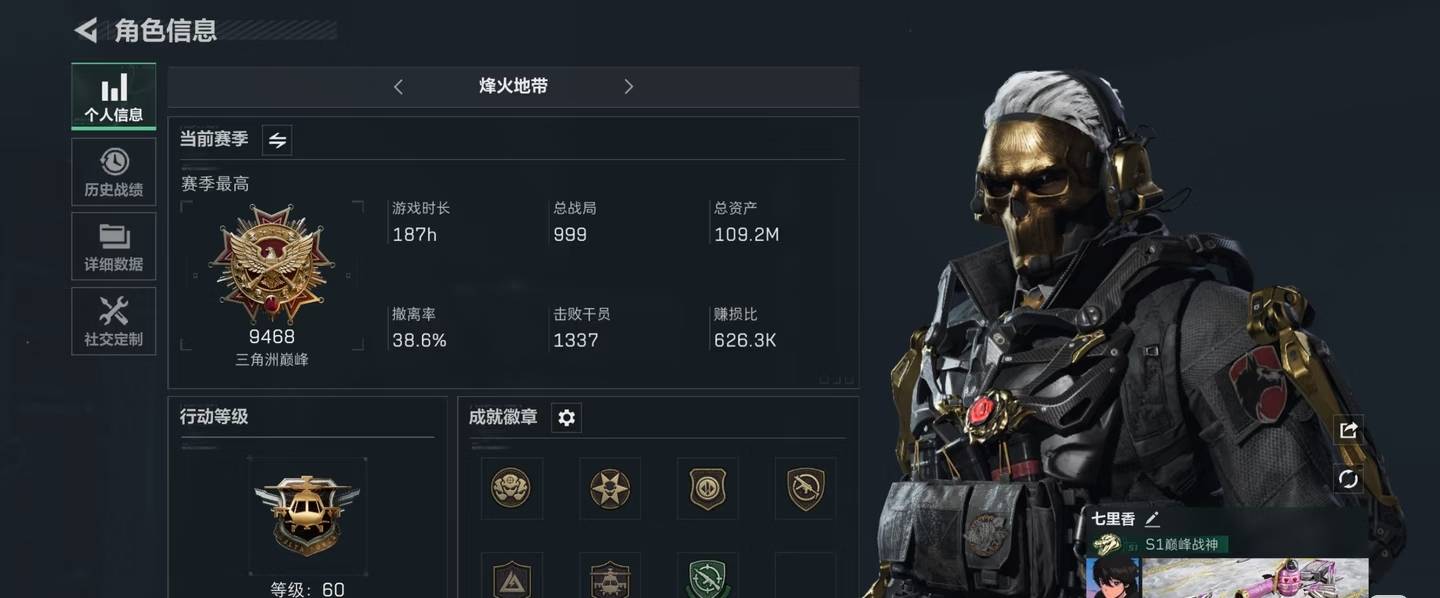
Task: Go back from the 角色信息 screen
Action: 86,31
